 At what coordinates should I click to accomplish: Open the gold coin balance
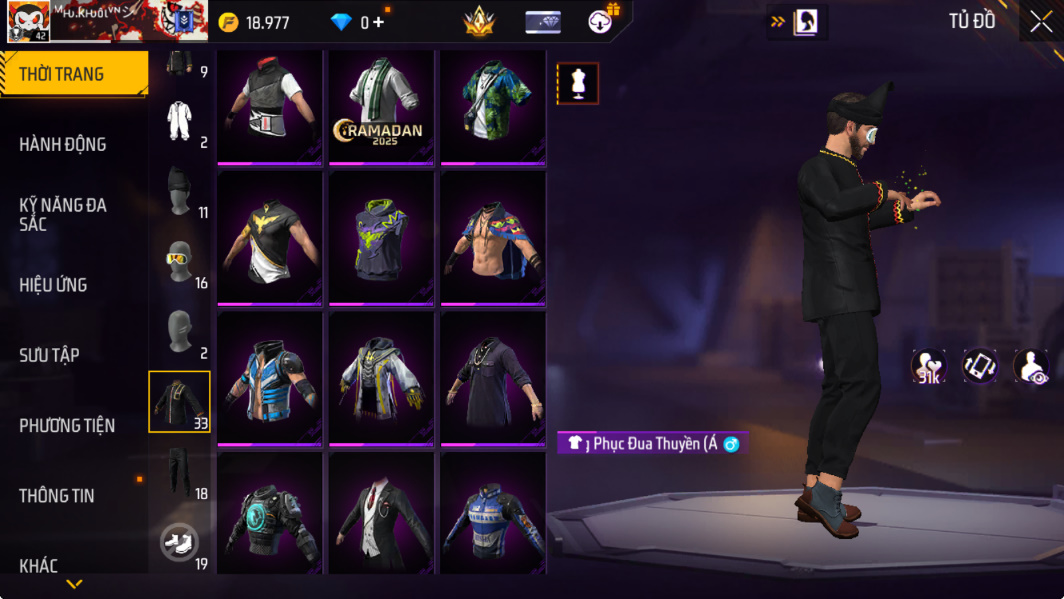click(x=256, y=22)
